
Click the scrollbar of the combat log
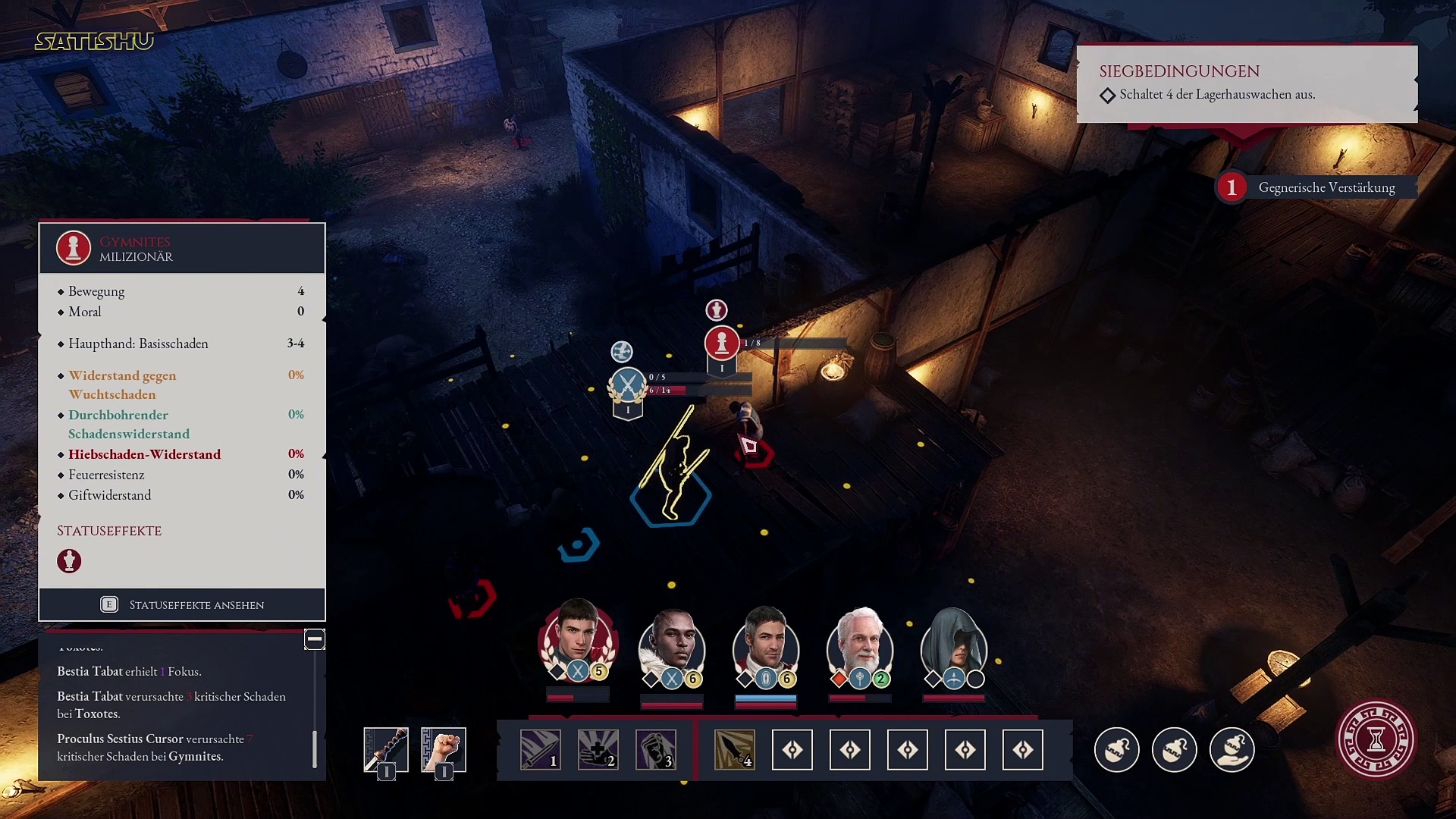click(315, 748)
